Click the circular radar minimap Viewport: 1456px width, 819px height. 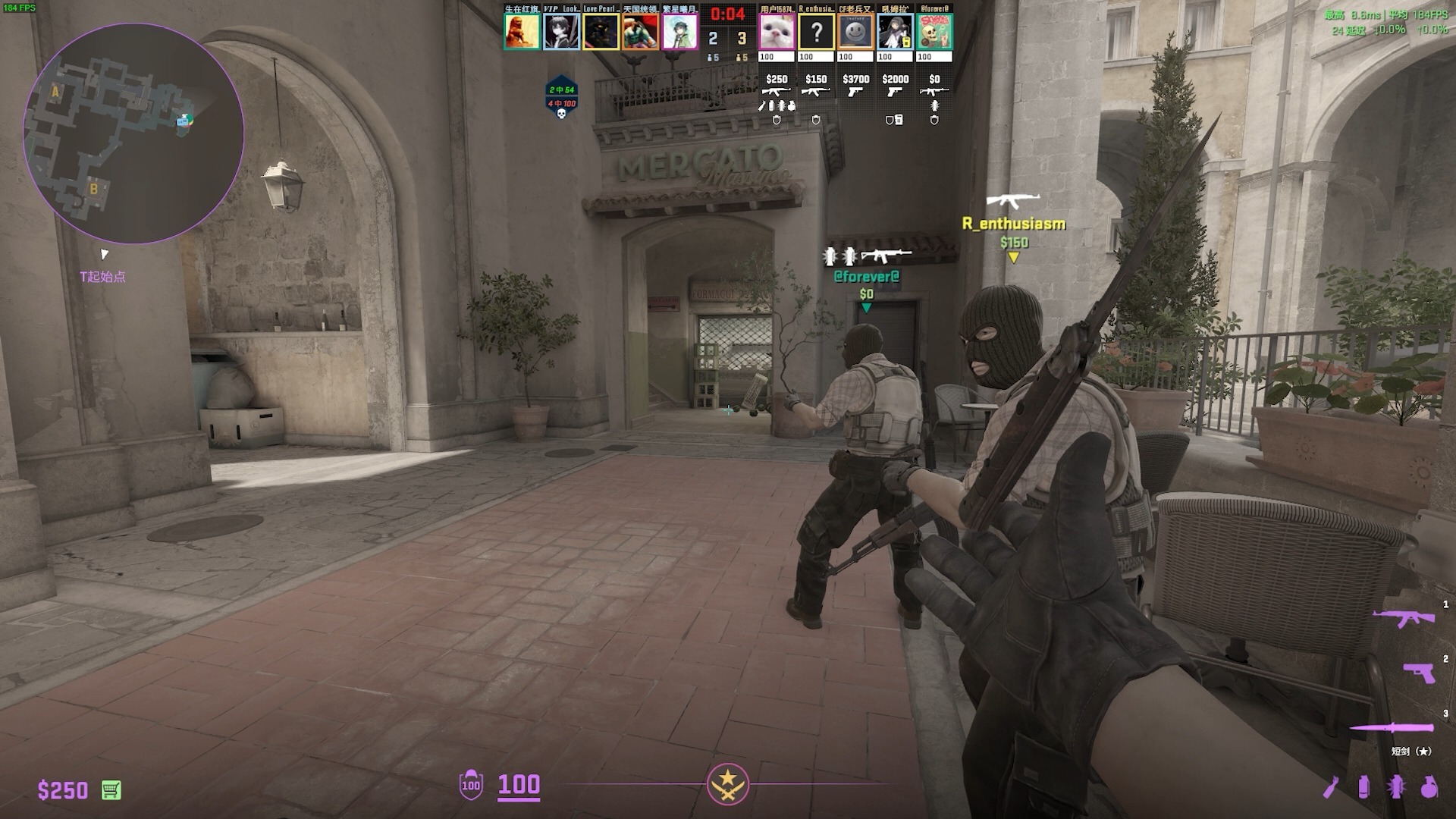(x=133, y=133)
